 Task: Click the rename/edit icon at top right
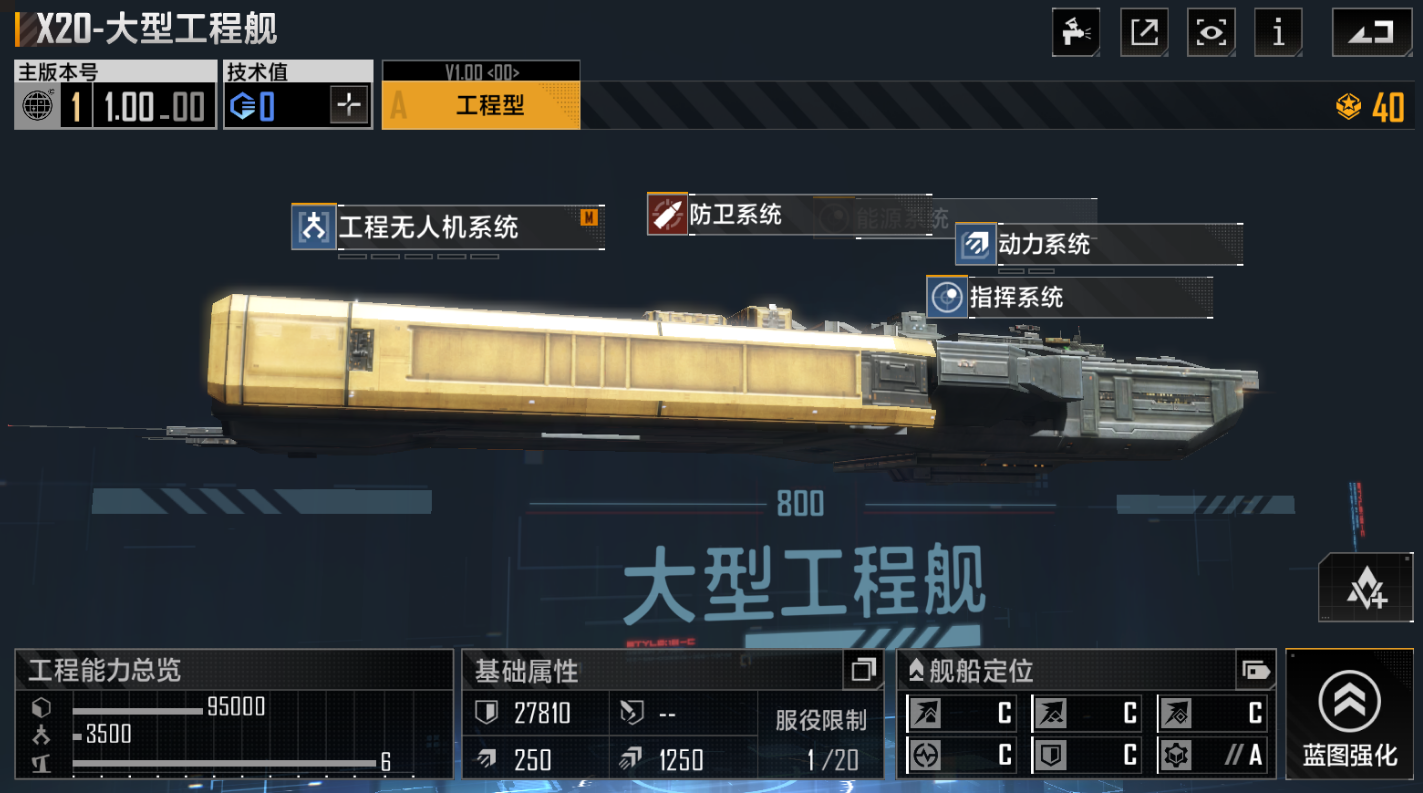tap(1371, 31)
